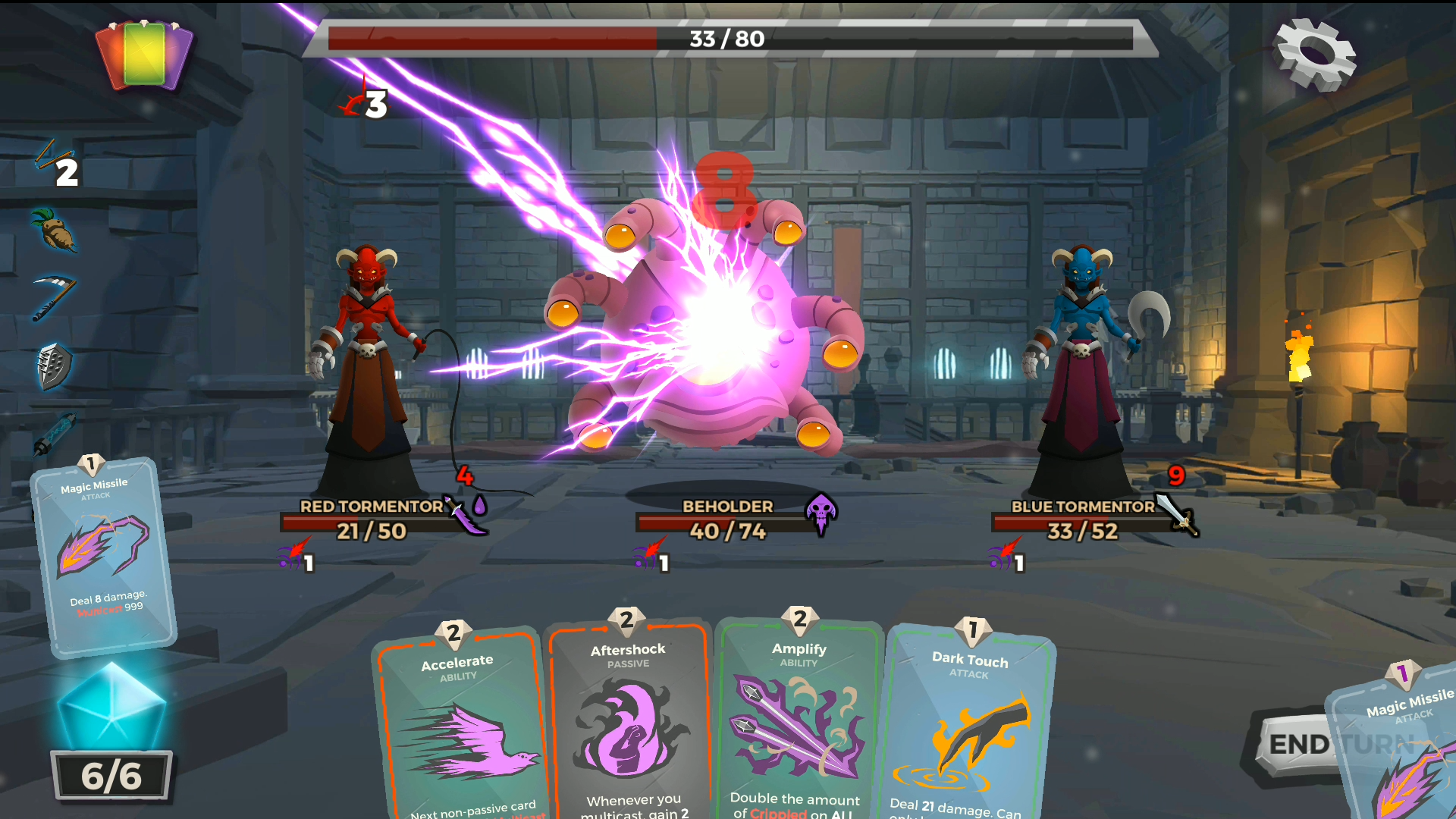Choose the Aftershock passive card

pos(629,724)
